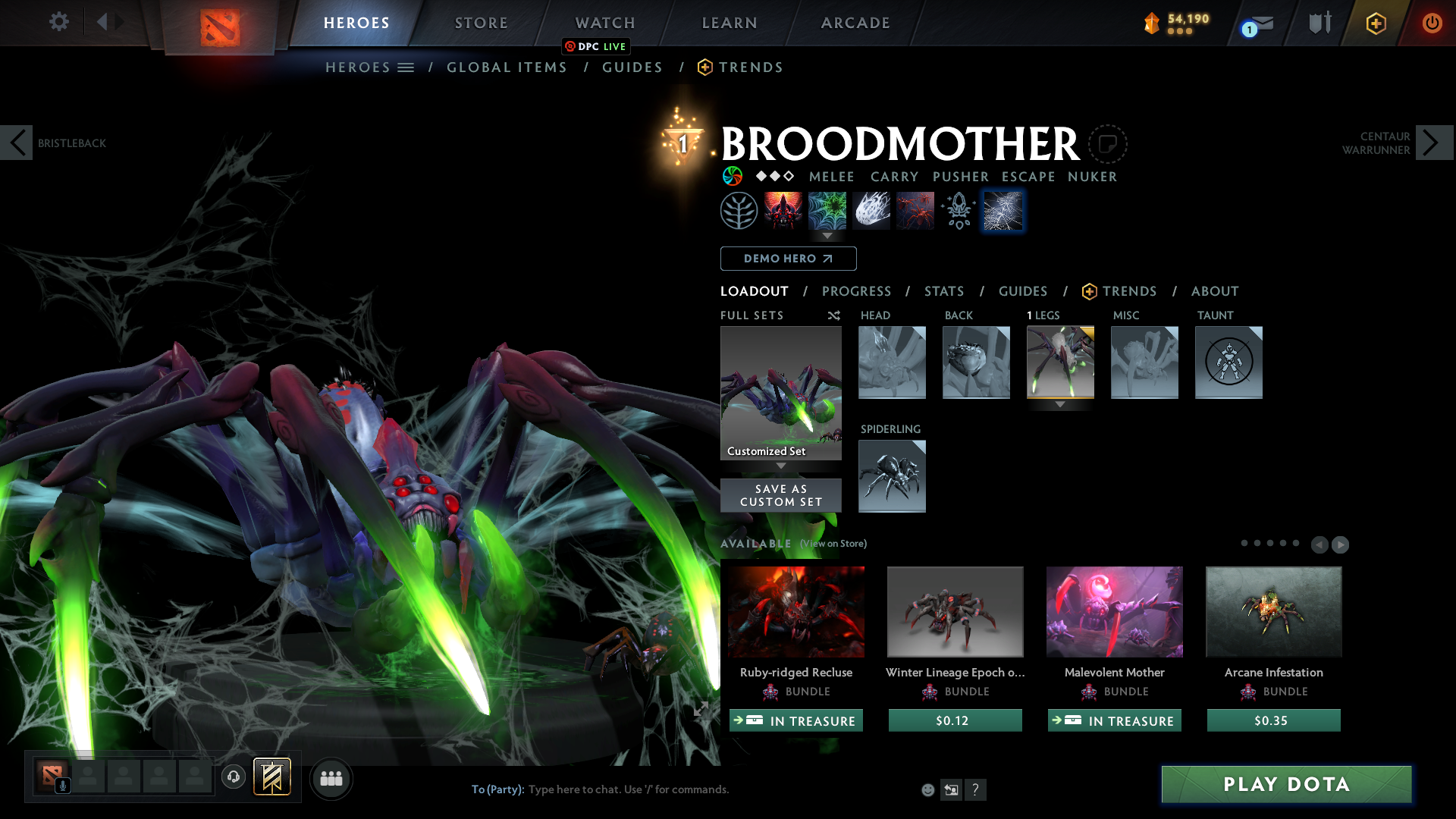Viewport: 1456px width, 819px height.
Task: Click the View on Store link
Action: pos(832,544)
